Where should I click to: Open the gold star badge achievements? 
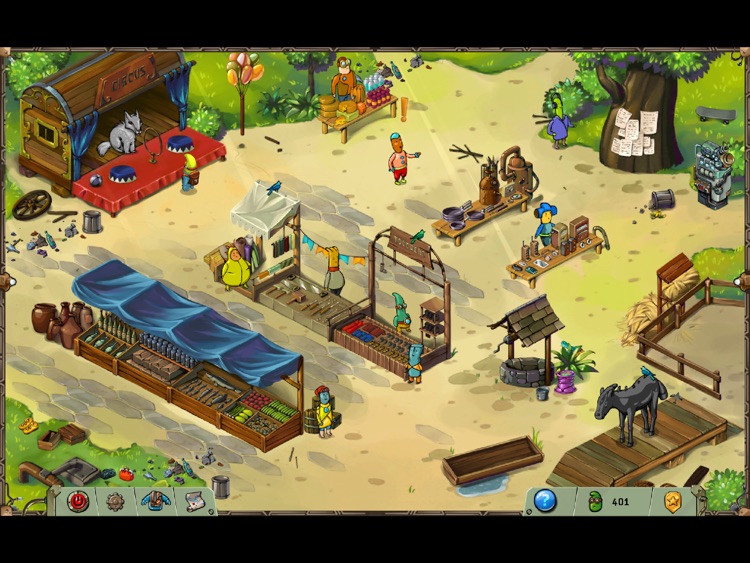(x=673, y=500)
